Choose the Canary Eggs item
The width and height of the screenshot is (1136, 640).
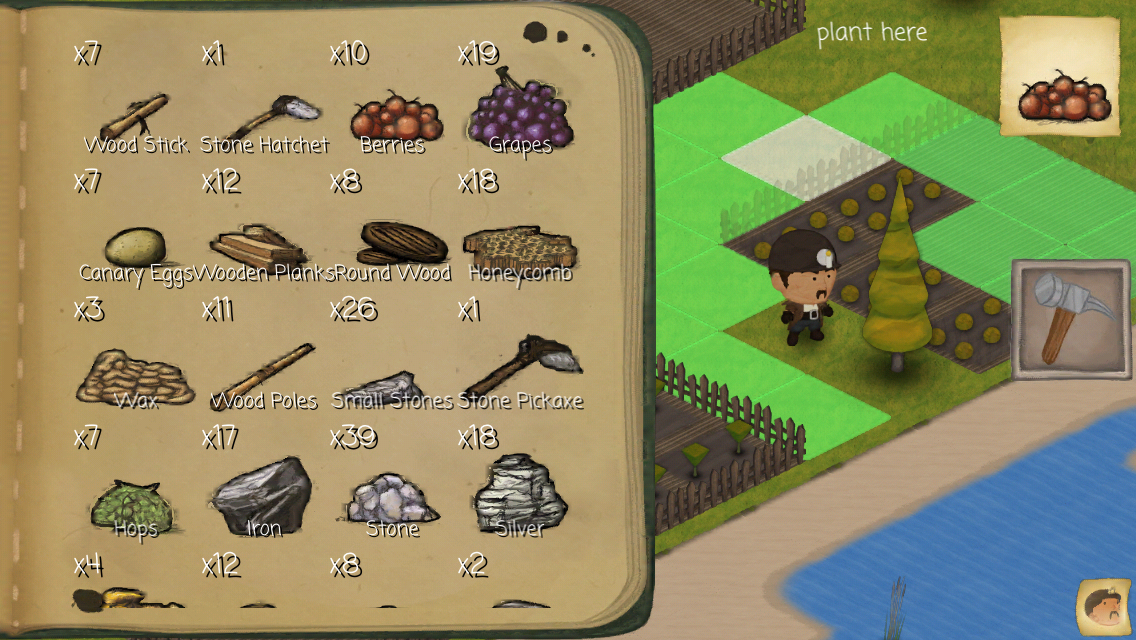(135, 247)
